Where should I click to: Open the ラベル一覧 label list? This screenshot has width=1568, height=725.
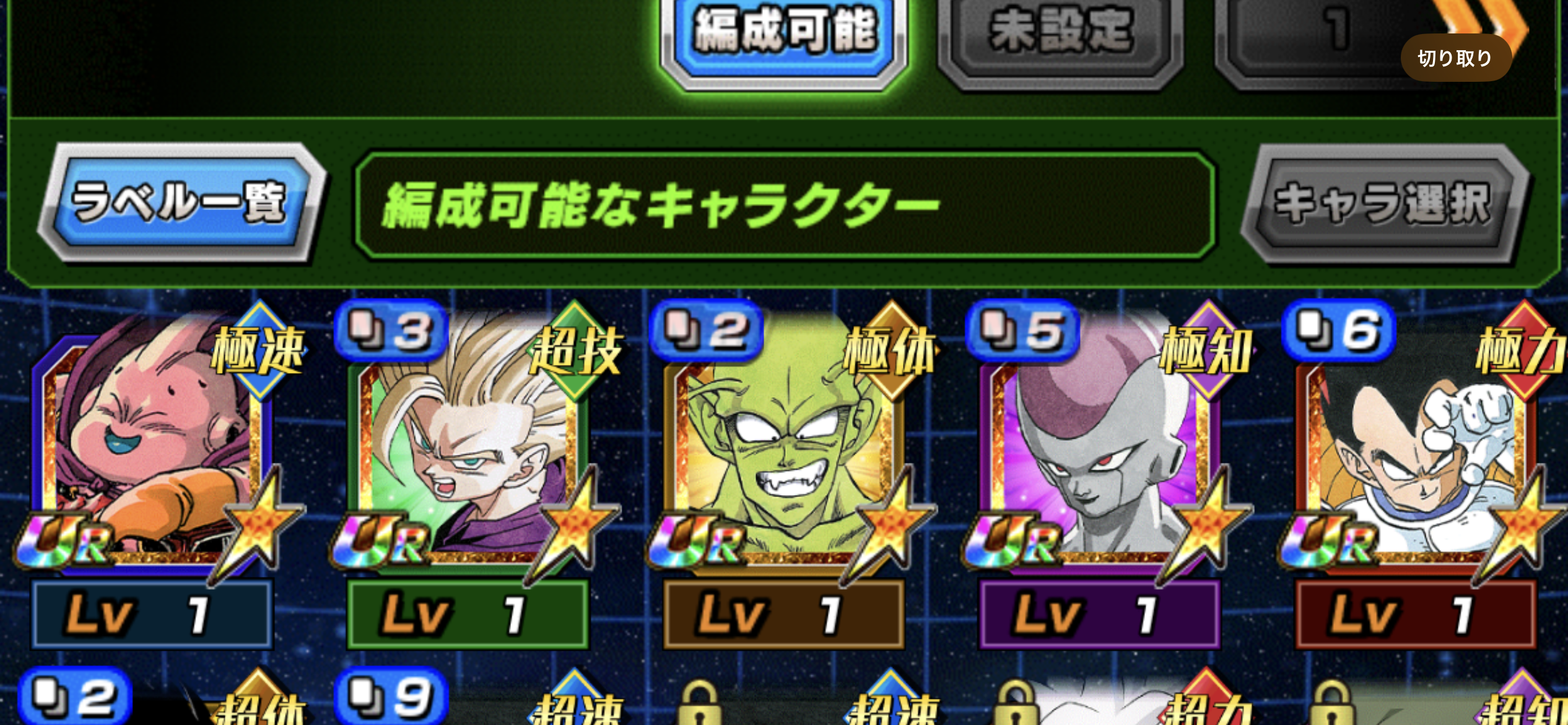[181, 203]
